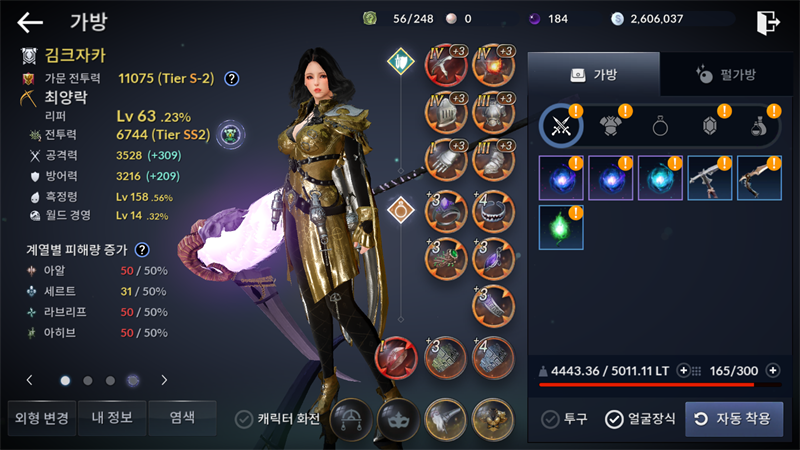
Task: Select the crossed swords weapon filter
Action: [x=561, y=126]
